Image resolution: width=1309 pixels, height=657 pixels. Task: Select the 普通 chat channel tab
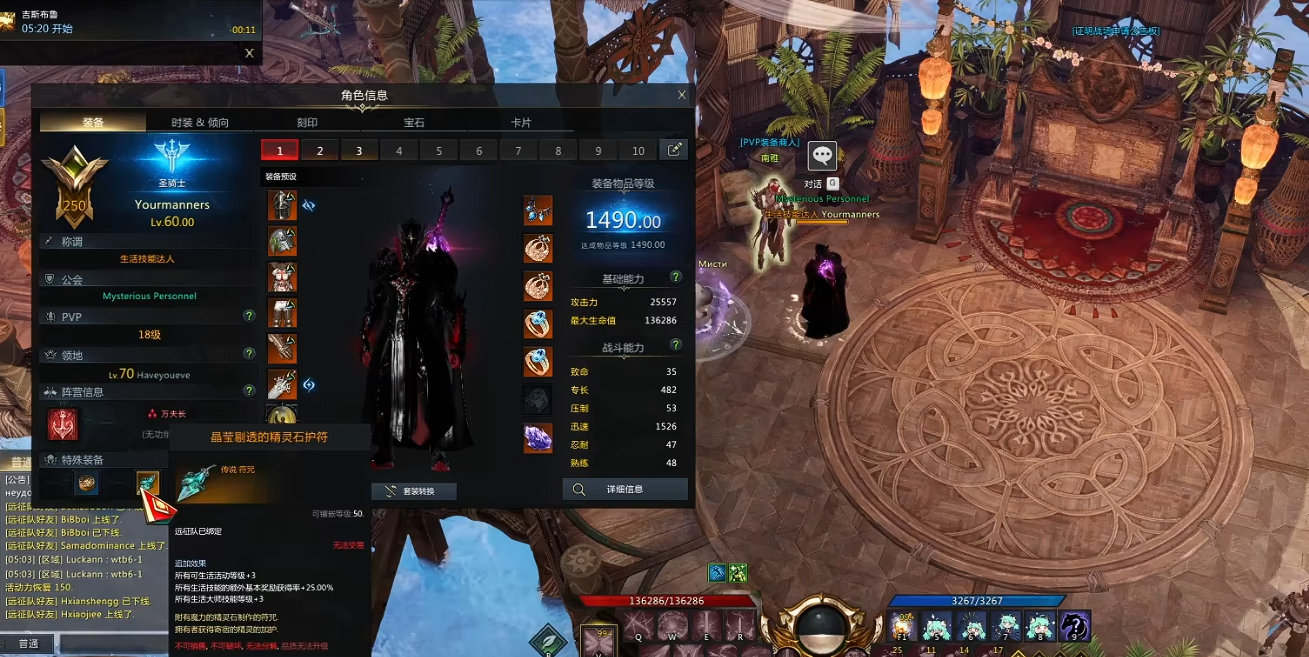coord(28,644)
